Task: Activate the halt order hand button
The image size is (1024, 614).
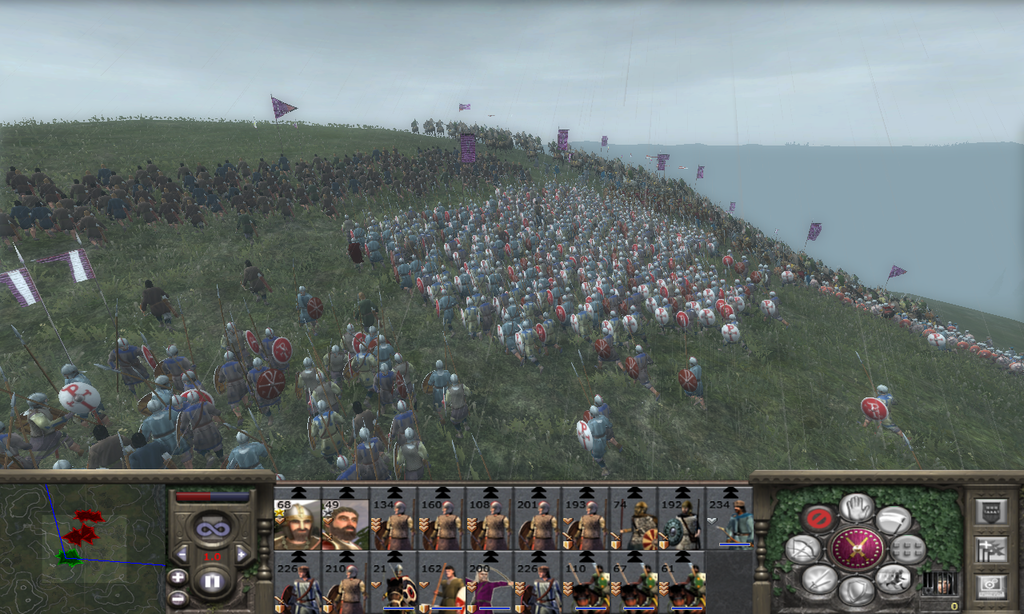Action: pos(856,507)
